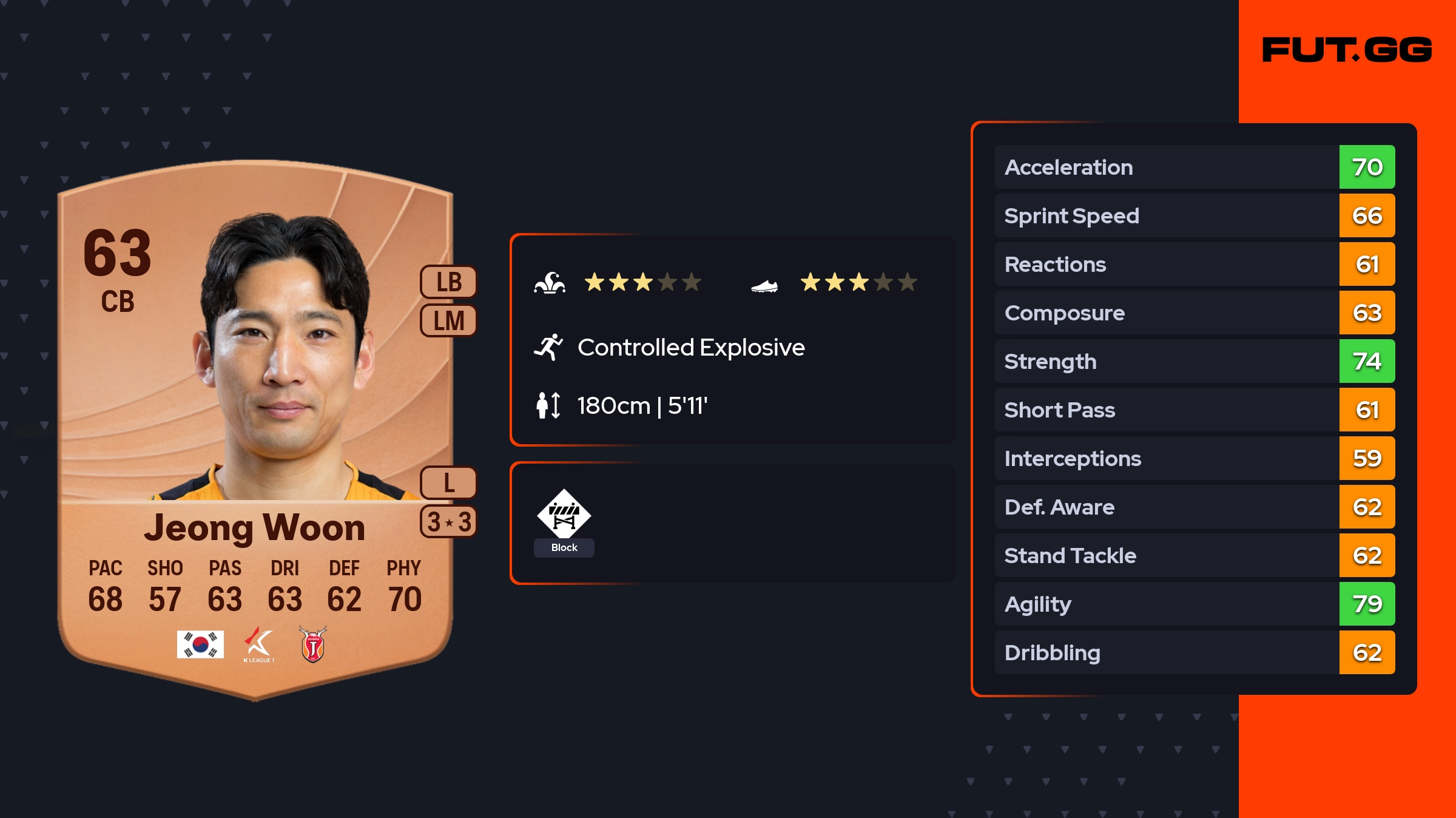The width and height of the screenshot is (1456, 818).
Task: Click the Controlled Explosive running icon
Action: pos(548,347)
